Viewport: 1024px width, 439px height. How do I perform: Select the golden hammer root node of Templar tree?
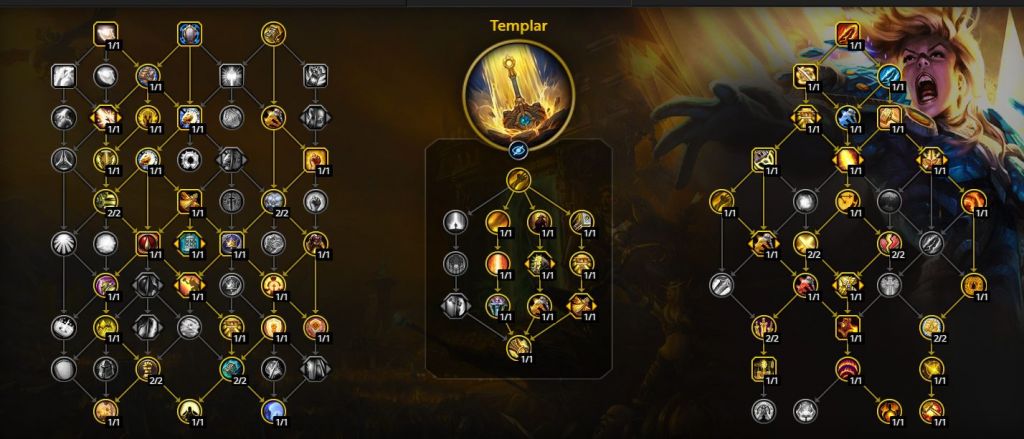point(518,180)
